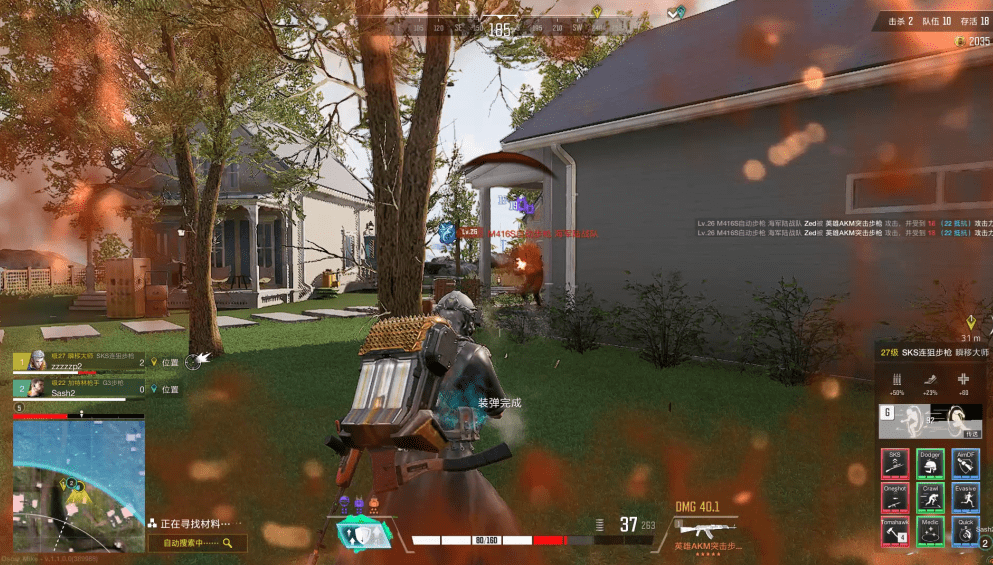This screenshot has width=993, height=565.
Task: Select the Tomahawk skill icon
Action: click(895, 531)
